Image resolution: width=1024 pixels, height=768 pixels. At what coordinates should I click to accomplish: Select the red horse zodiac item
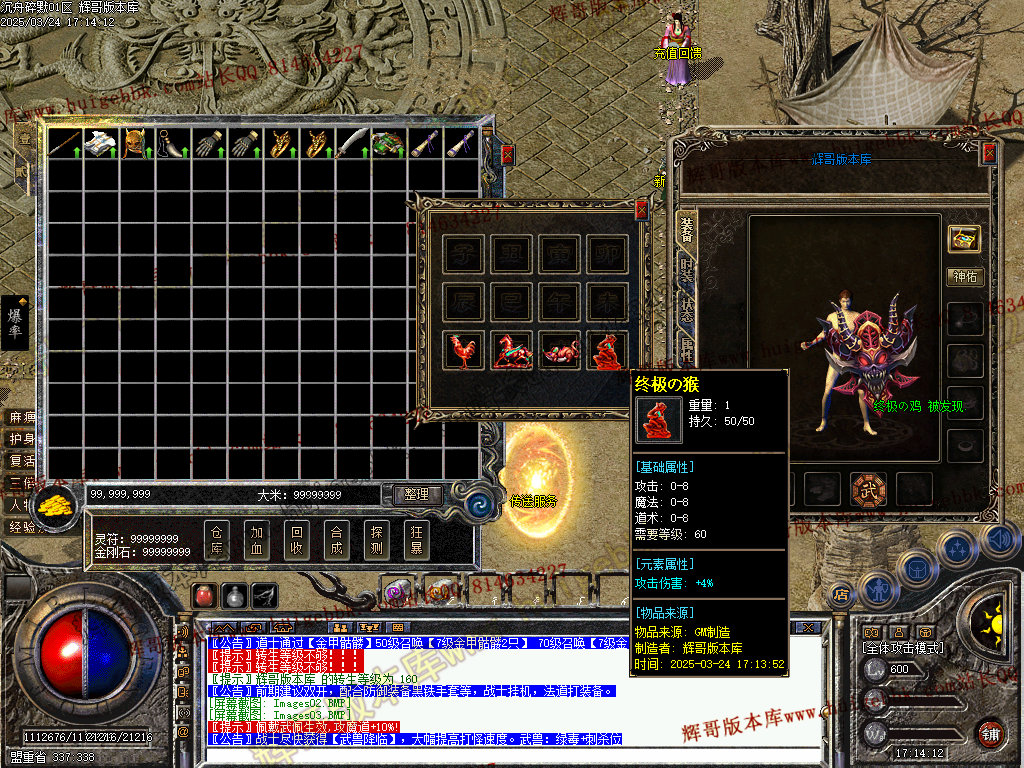click(x=511, y=351)
